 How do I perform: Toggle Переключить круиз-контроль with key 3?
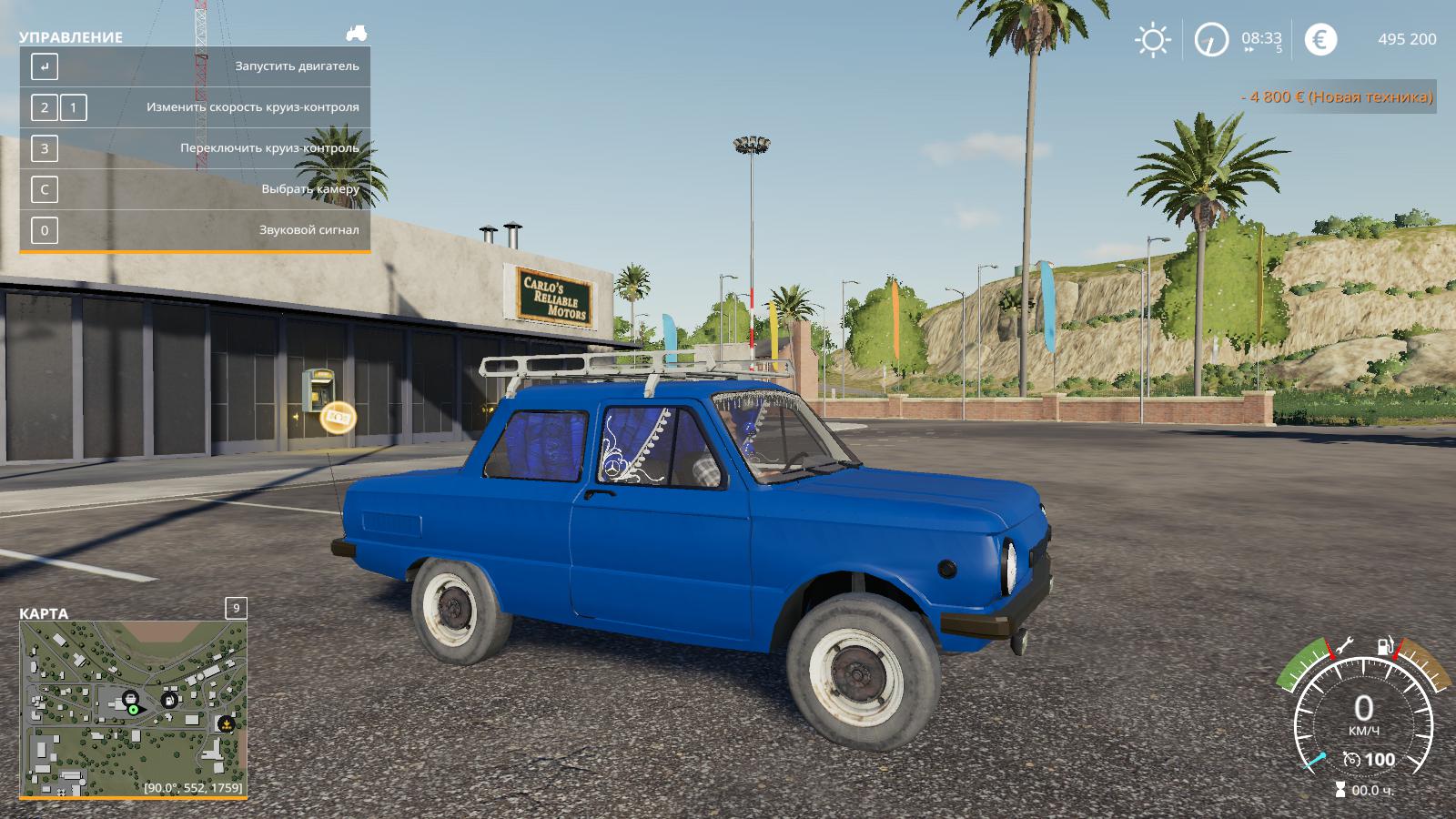click(x=43, y=148)
